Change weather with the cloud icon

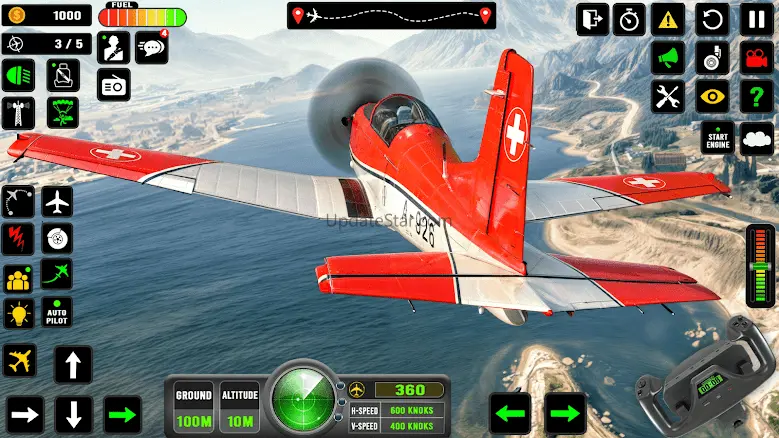click(759, 138)
